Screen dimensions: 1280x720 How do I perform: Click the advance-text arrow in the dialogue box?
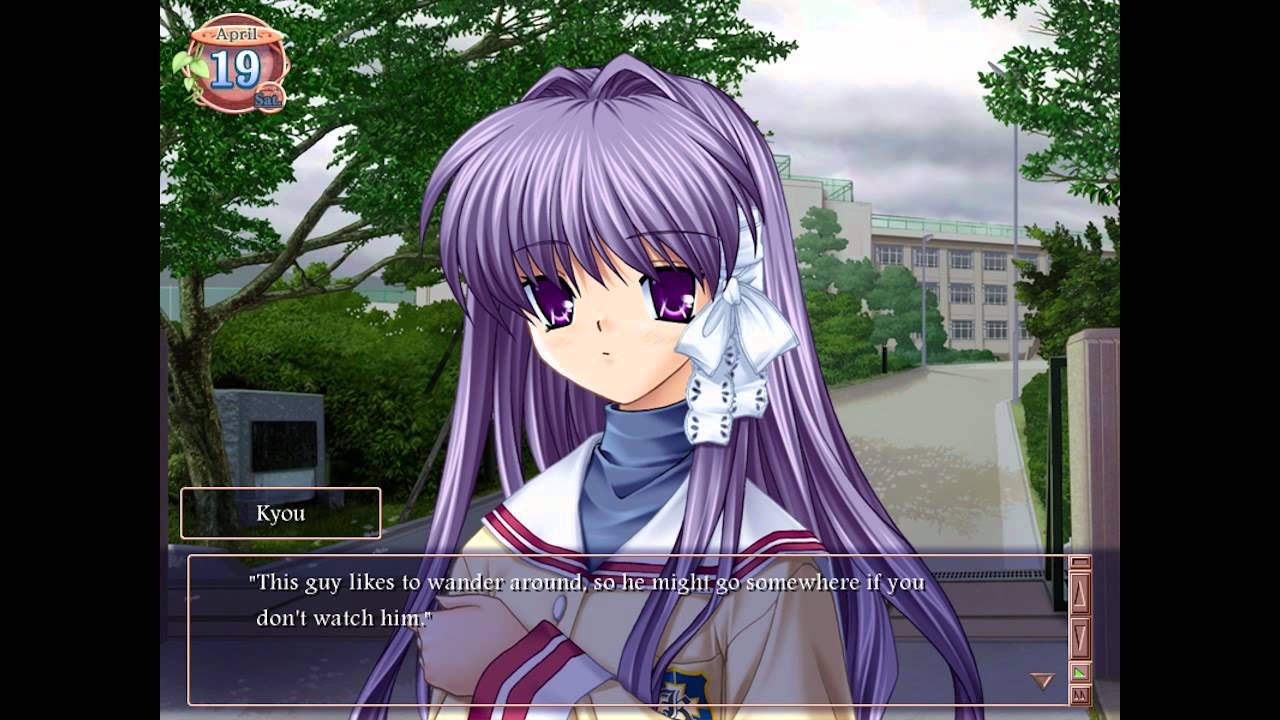click(1042, 681)
